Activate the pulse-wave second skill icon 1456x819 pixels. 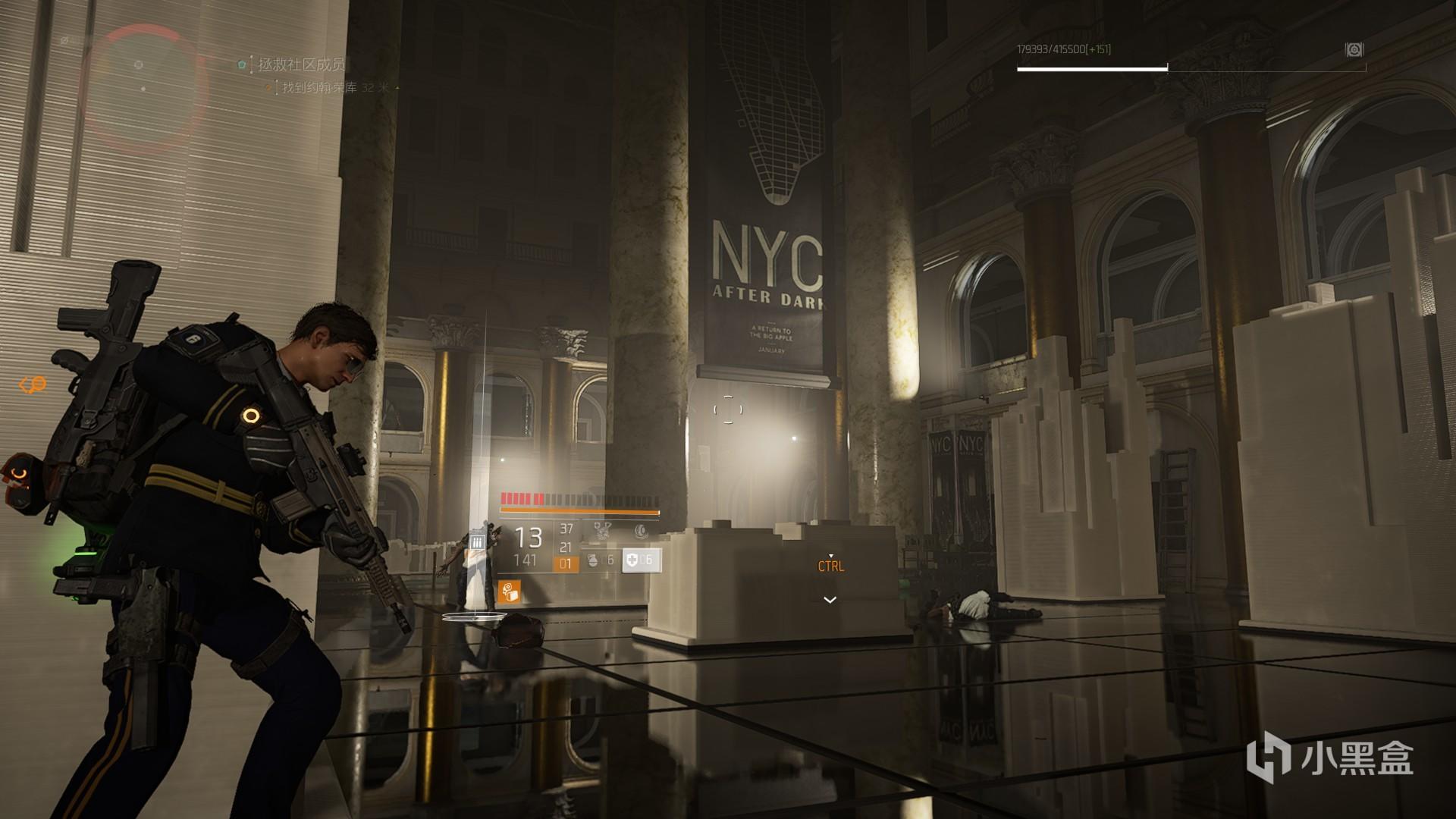click(x=641, y=531)
